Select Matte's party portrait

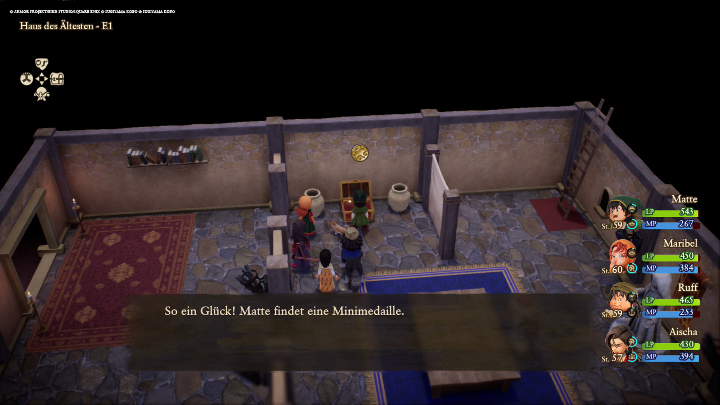(619, 213)
